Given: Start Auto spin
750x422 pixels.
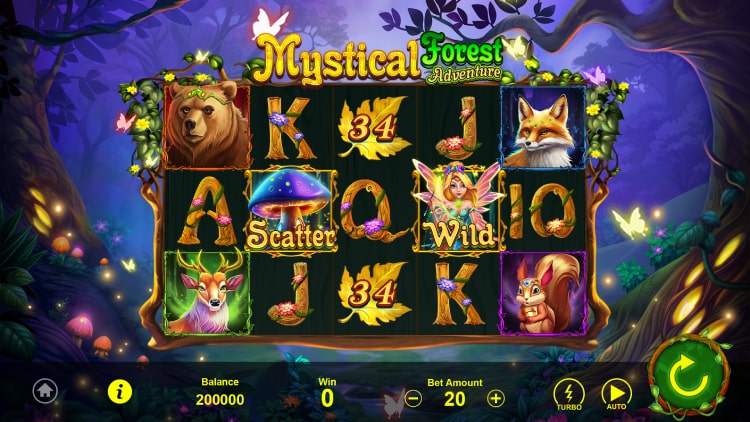Looking at the screenshot, I should 616,393.
